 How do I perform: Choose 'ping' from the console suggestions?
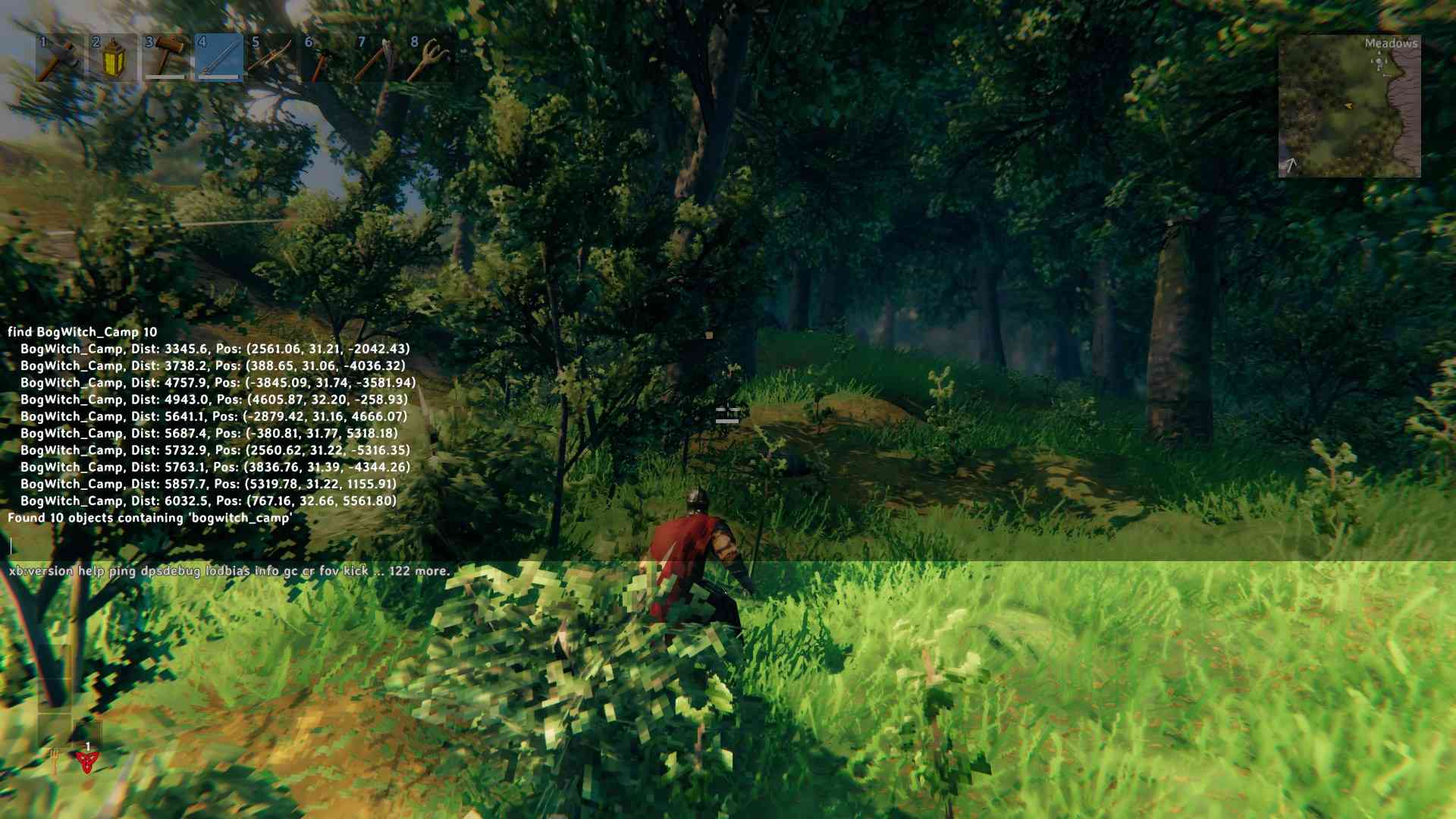click(x=122, y=572)
